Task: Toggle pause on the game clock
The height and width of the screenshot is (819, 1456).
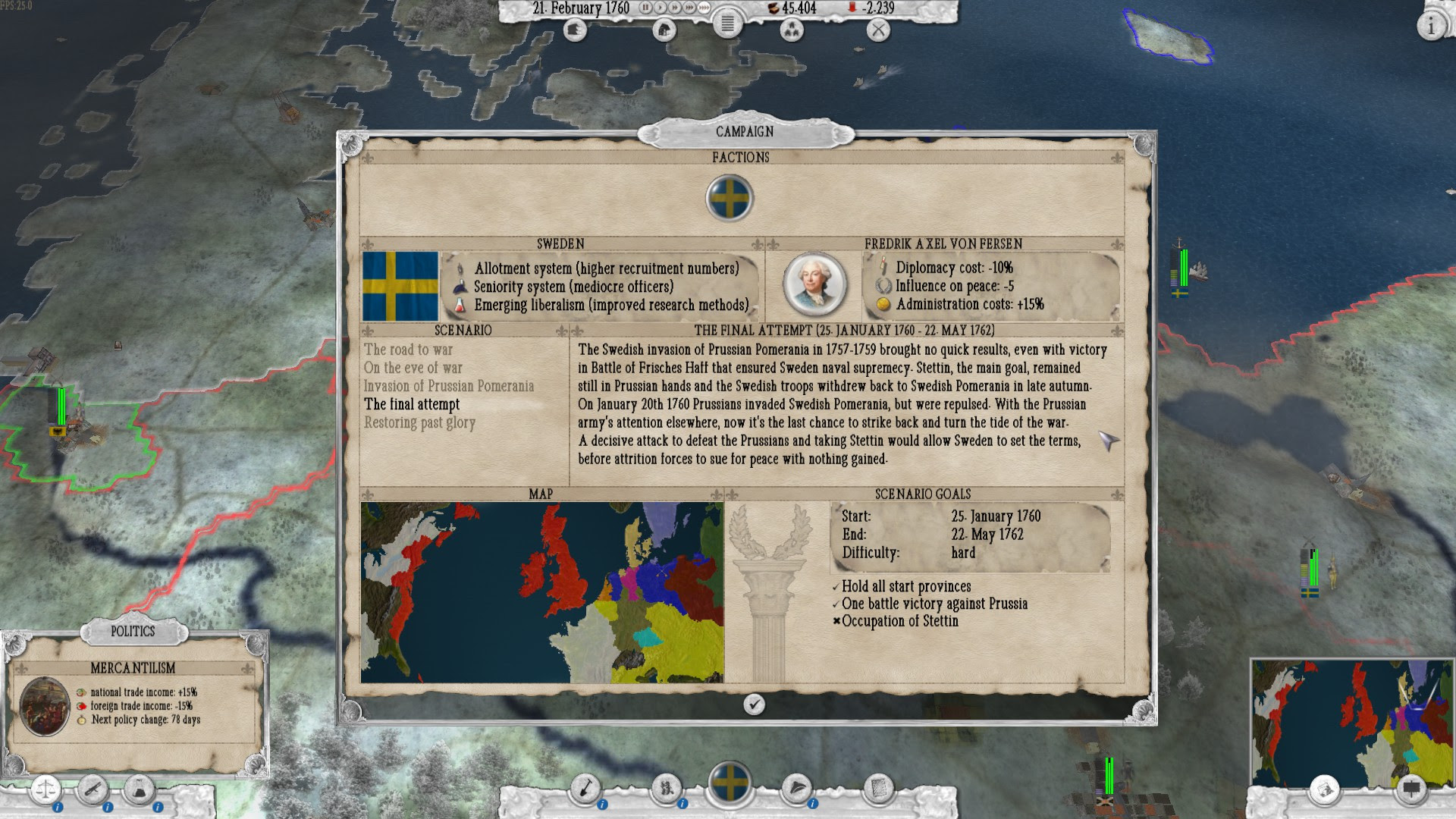Action: click(646, 8)
